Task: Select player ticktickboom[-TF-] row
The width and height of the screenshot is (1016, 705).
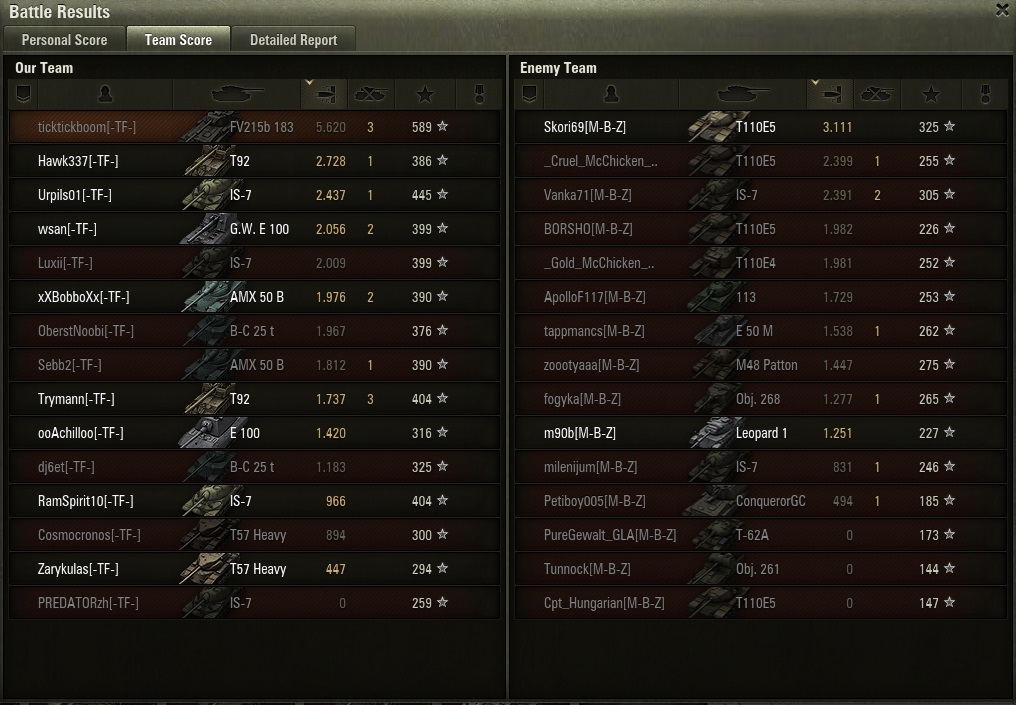Action: [x=87, y=127]
